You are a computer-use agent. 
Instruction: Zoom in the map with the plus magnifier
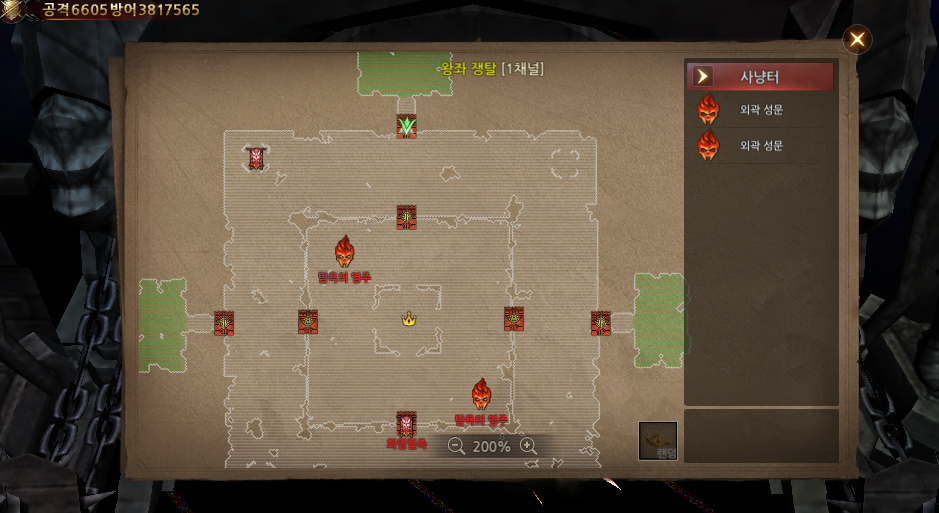pyautogui.click(x=528, y=446)
